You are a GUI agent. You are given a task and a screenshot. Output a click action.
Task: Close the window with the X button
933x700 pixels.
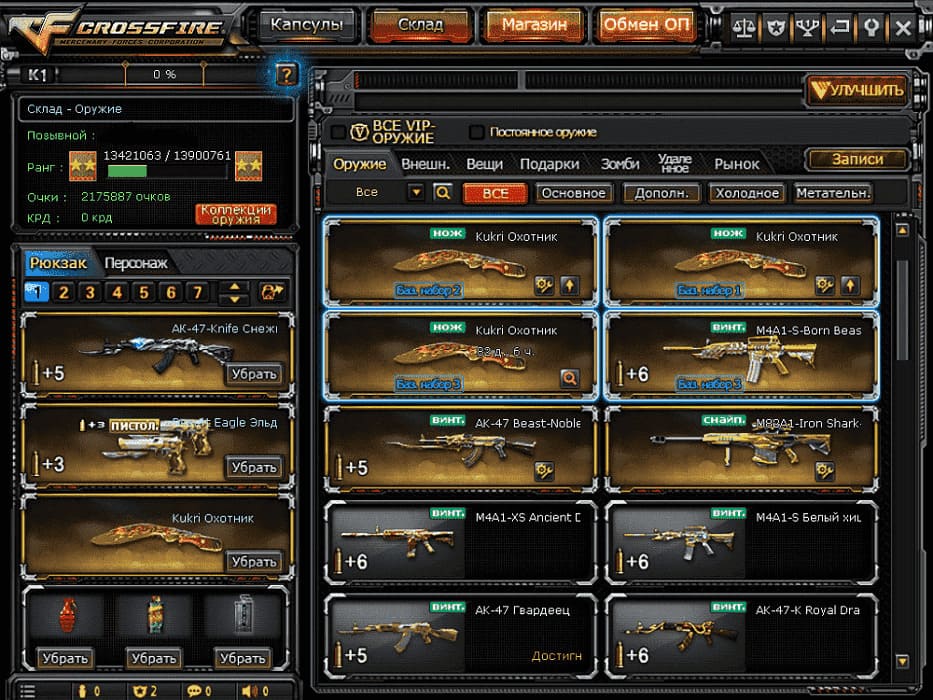pos(902,26)
